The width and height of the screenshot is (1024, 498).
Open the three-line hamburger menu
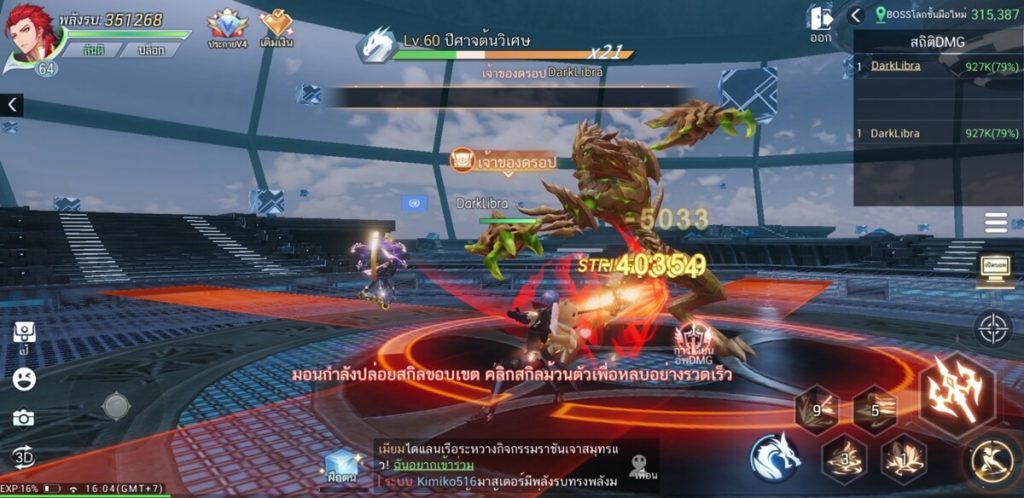(995, 223)
